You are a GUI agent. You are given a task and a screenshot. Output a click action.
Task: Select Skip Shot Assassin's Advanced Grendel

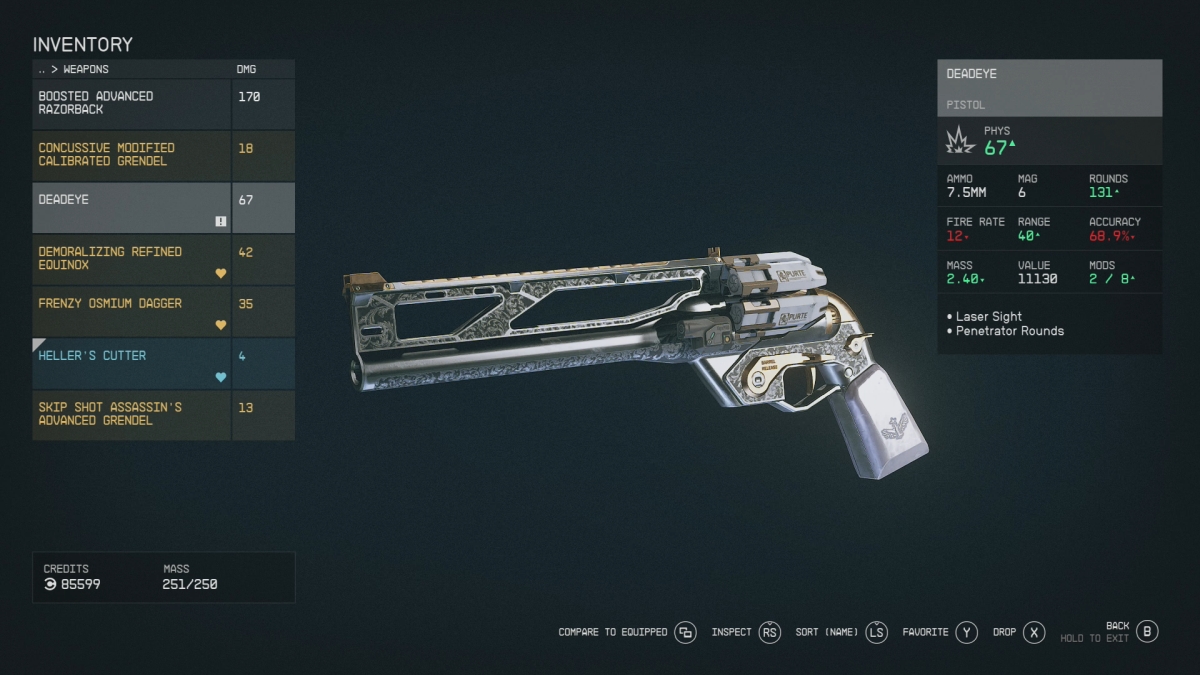[x=132, y=415]
